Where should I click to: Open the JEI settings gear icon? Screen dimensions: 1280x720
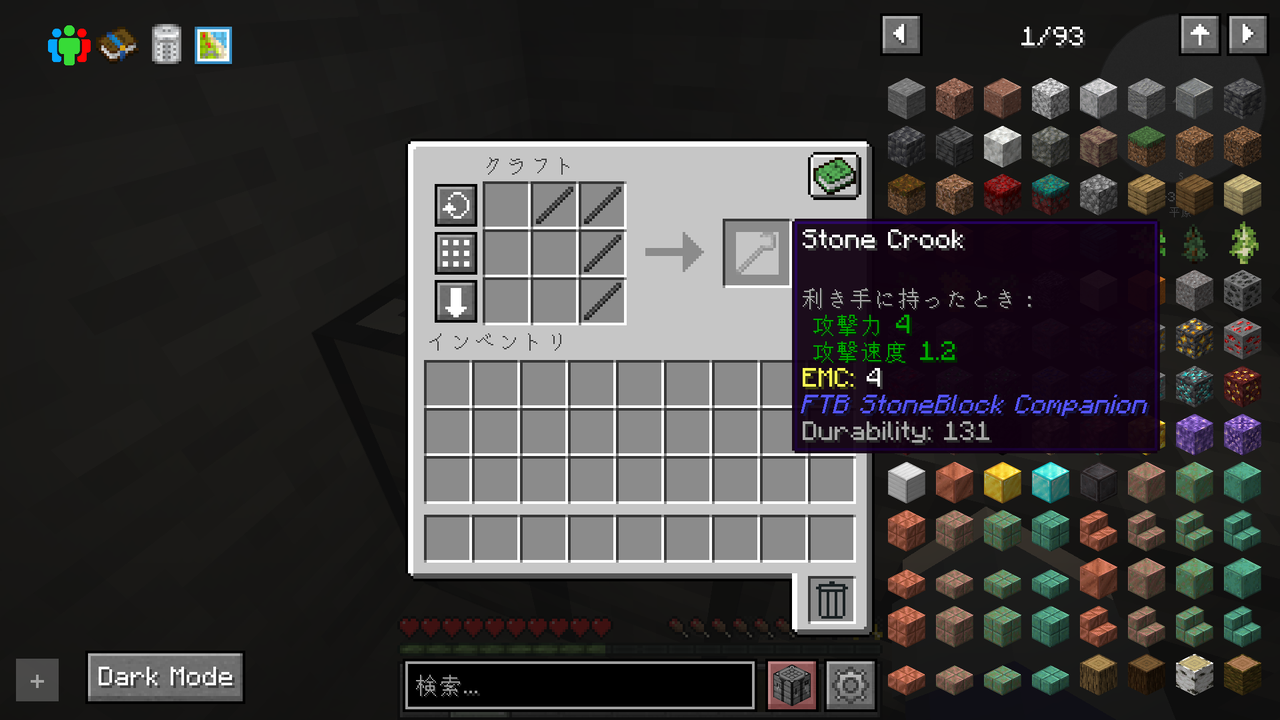(x=849, y=685)
